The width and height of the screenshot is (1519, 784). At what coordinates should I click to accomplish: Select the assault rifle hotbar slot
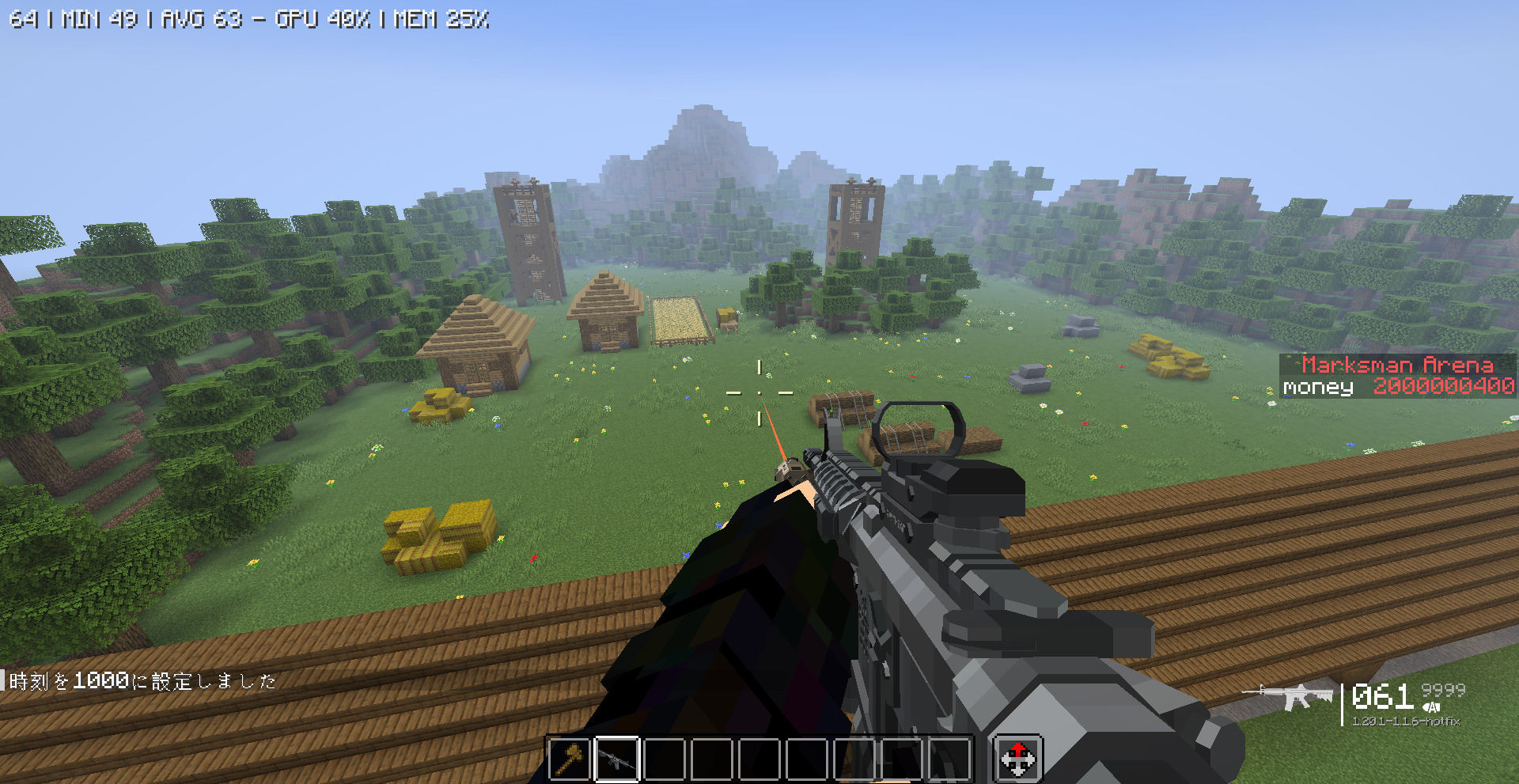click(x=616, y=759)
